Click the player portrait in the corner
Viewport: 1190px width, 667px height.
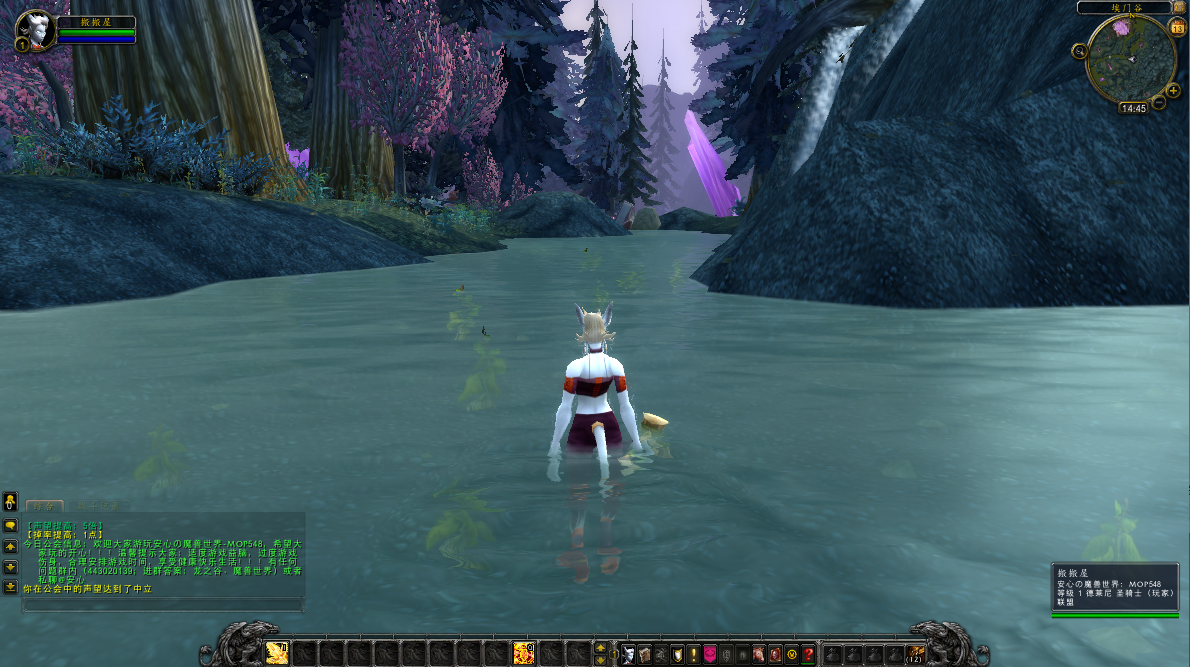[x=36, y=30]
